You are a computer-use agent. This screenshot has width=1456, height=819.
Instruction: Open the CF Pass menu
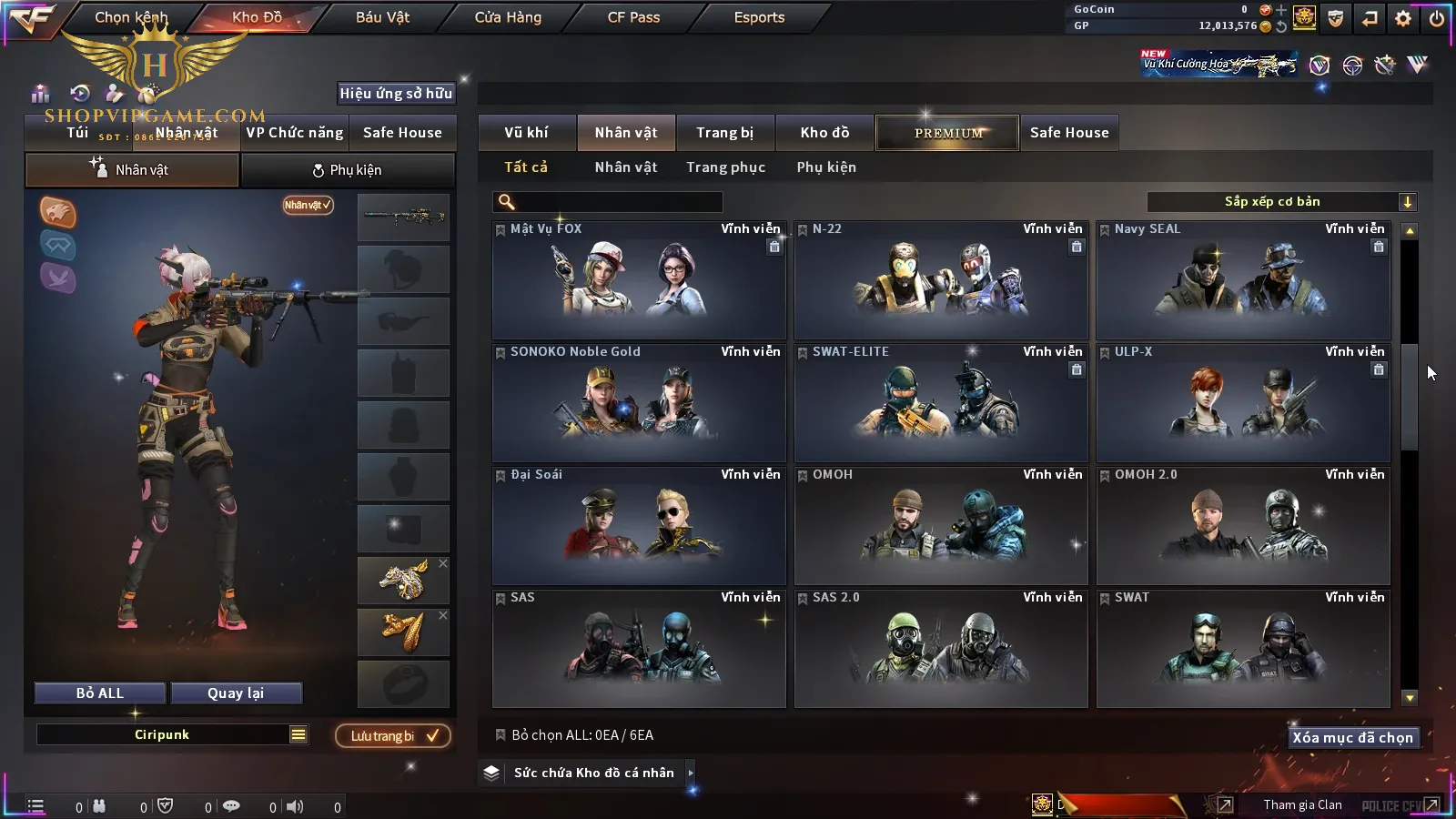633,17
